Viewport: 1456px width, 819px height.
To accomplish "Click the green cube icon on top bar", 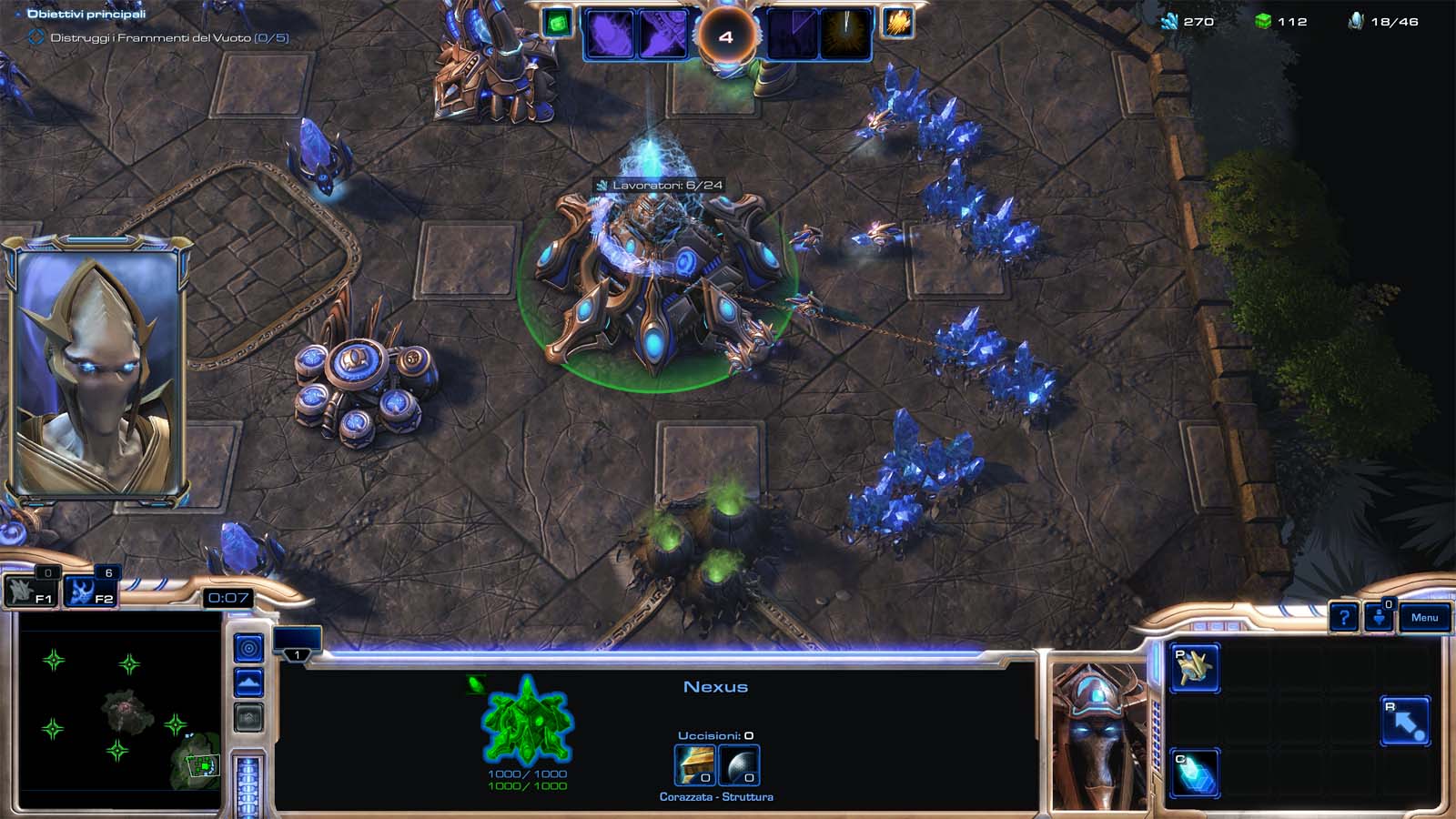I will pyautogui.click(x=557, y=23).
